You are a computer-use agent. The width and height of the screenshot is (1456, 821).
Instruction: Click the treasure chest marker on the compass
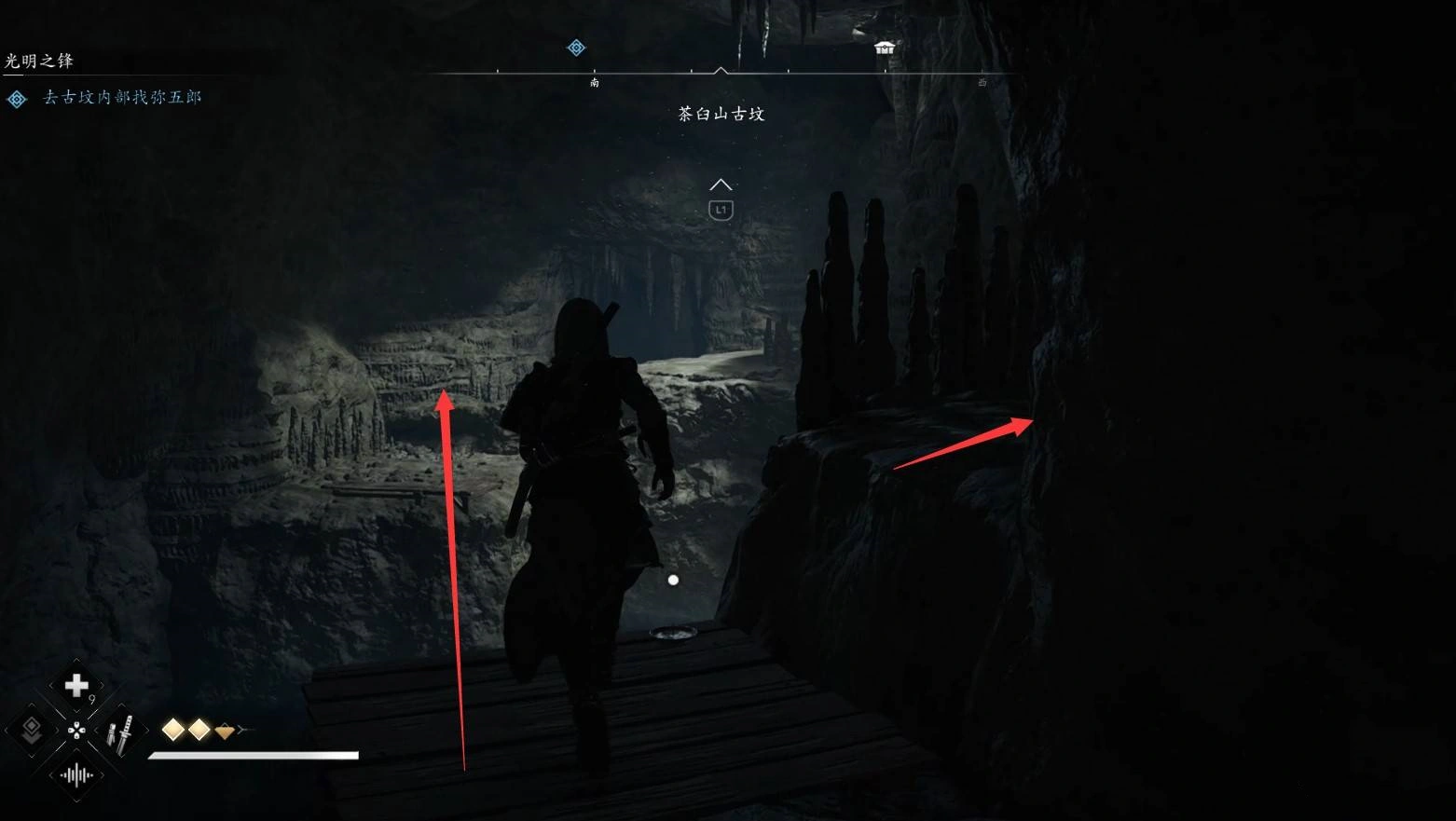click(884, 48)
